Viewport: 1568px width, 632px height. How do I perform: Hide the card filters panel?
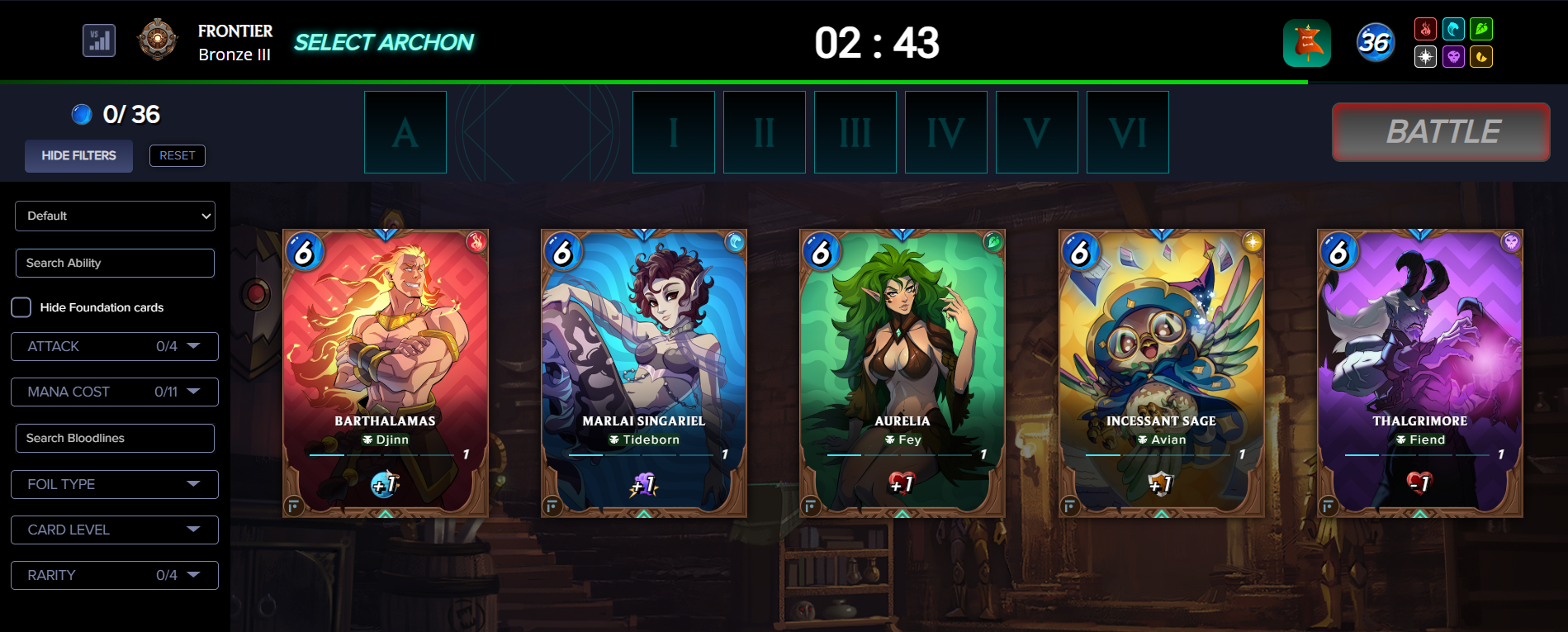coord(78,155)
